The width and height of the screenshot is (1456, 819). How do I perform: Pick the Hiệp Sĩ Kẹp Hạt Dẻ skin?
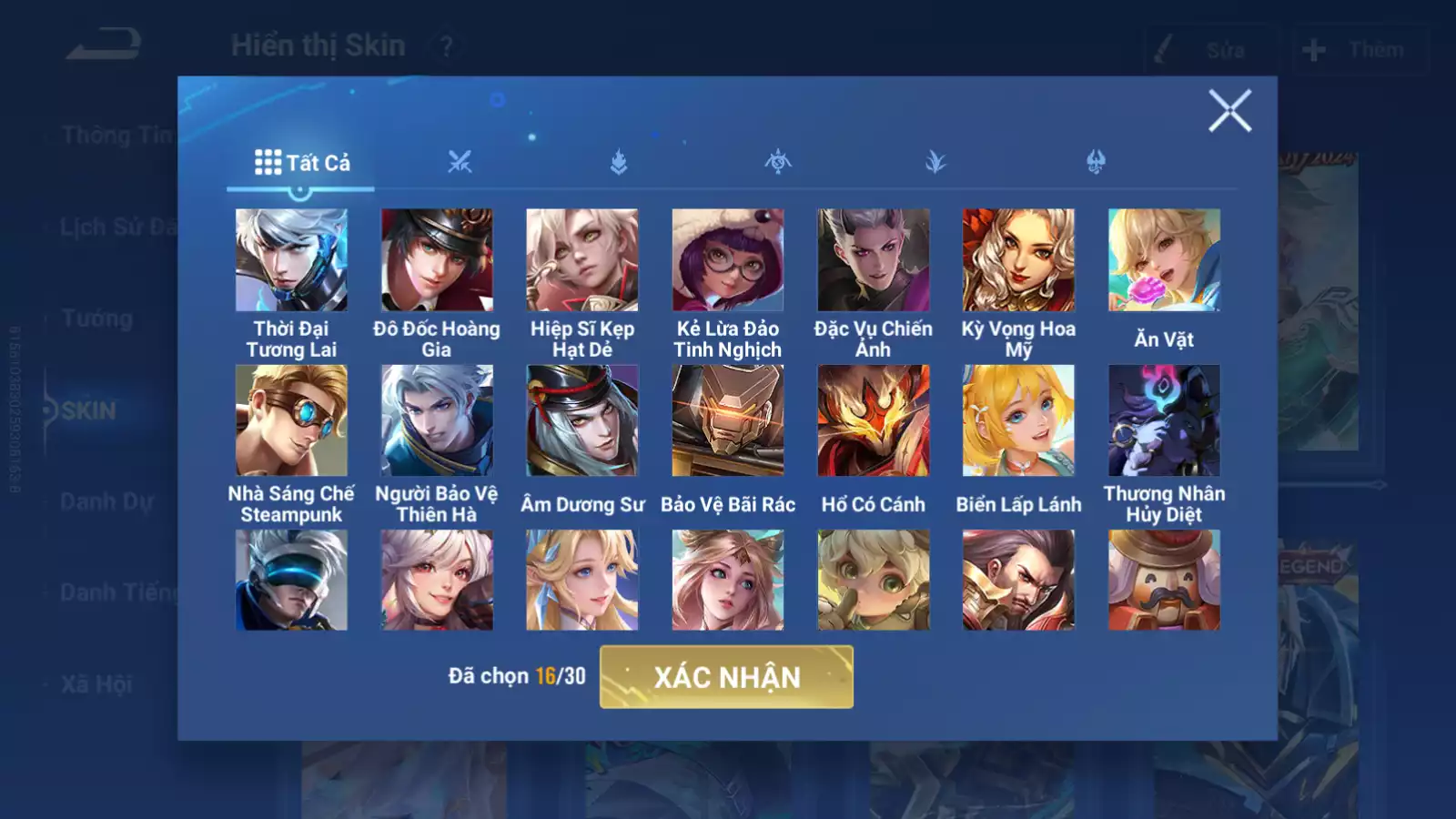(x=582, y=260)
